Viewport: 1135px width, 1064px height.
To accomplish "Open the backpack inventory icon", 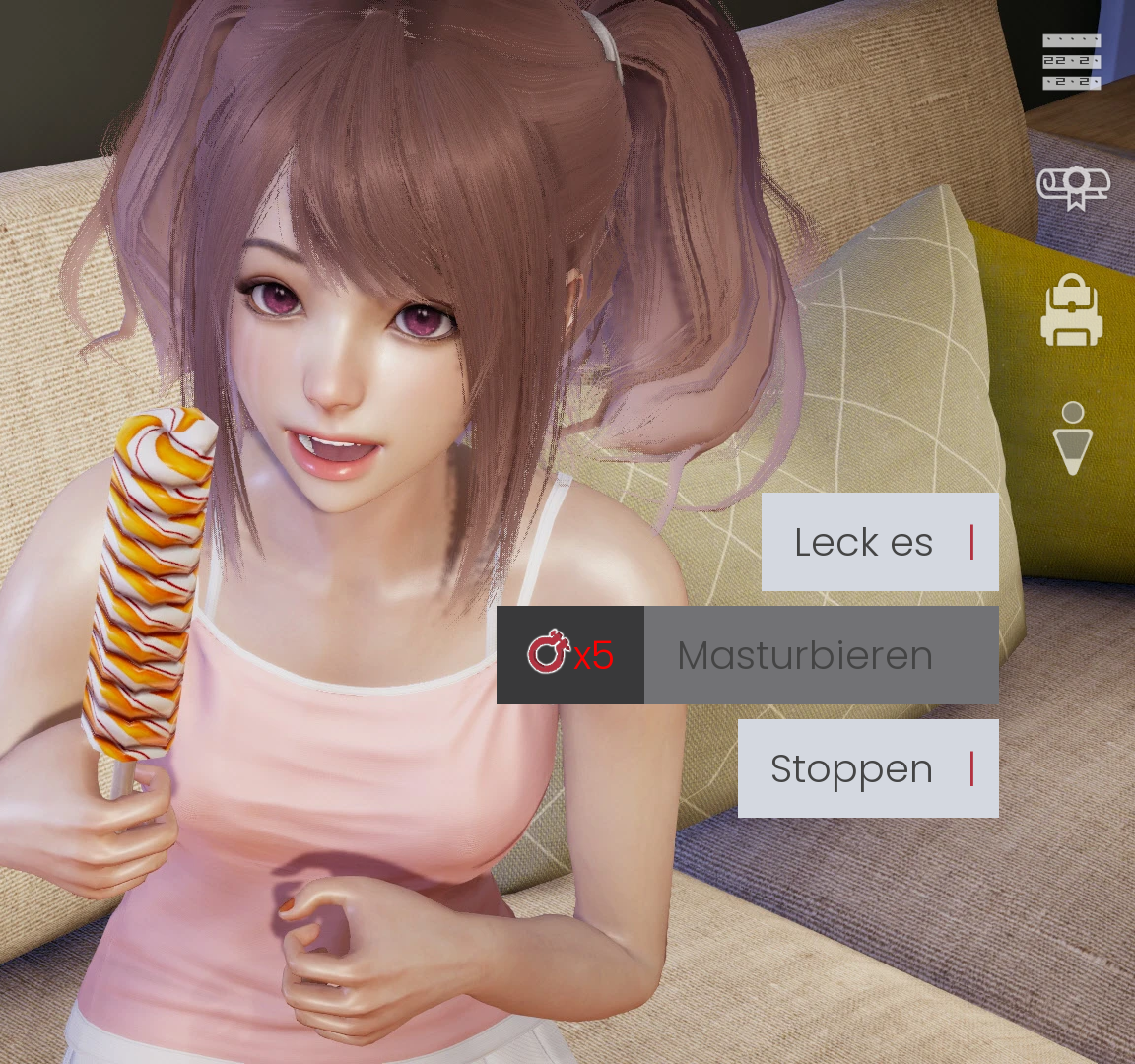I will click(x=1072, y=311).
